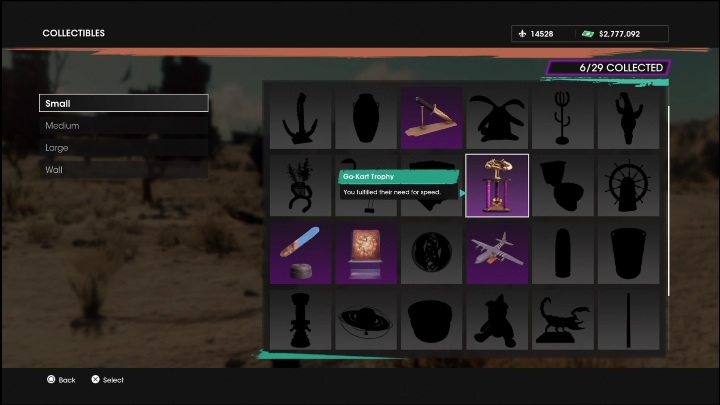Choose the locked toilet silhouette tile
Screen dimensions: 720x405
click(x=563, y=185)
